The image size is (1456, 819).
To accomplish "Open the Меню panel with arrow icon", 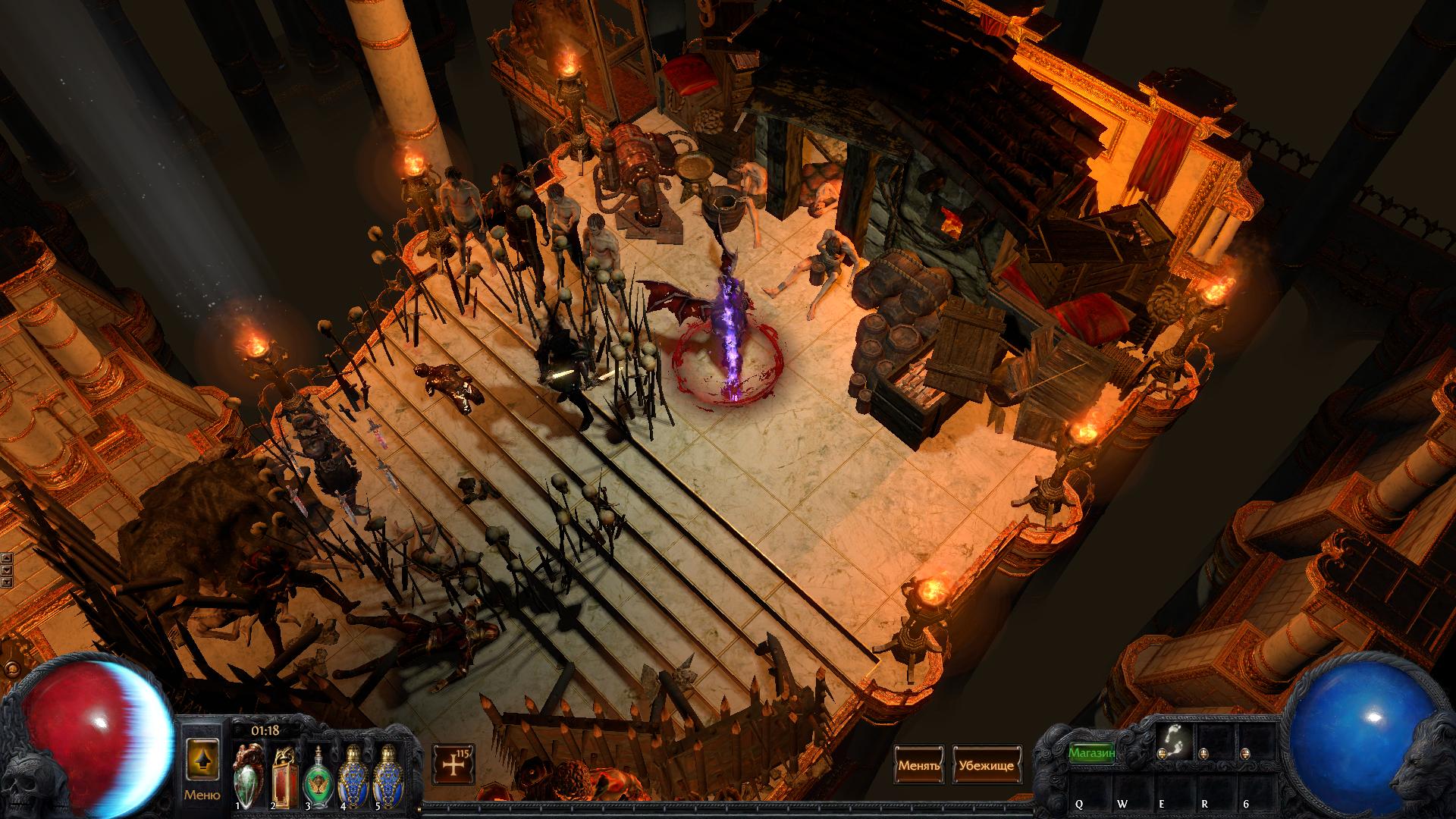I will tap(202, 764).
